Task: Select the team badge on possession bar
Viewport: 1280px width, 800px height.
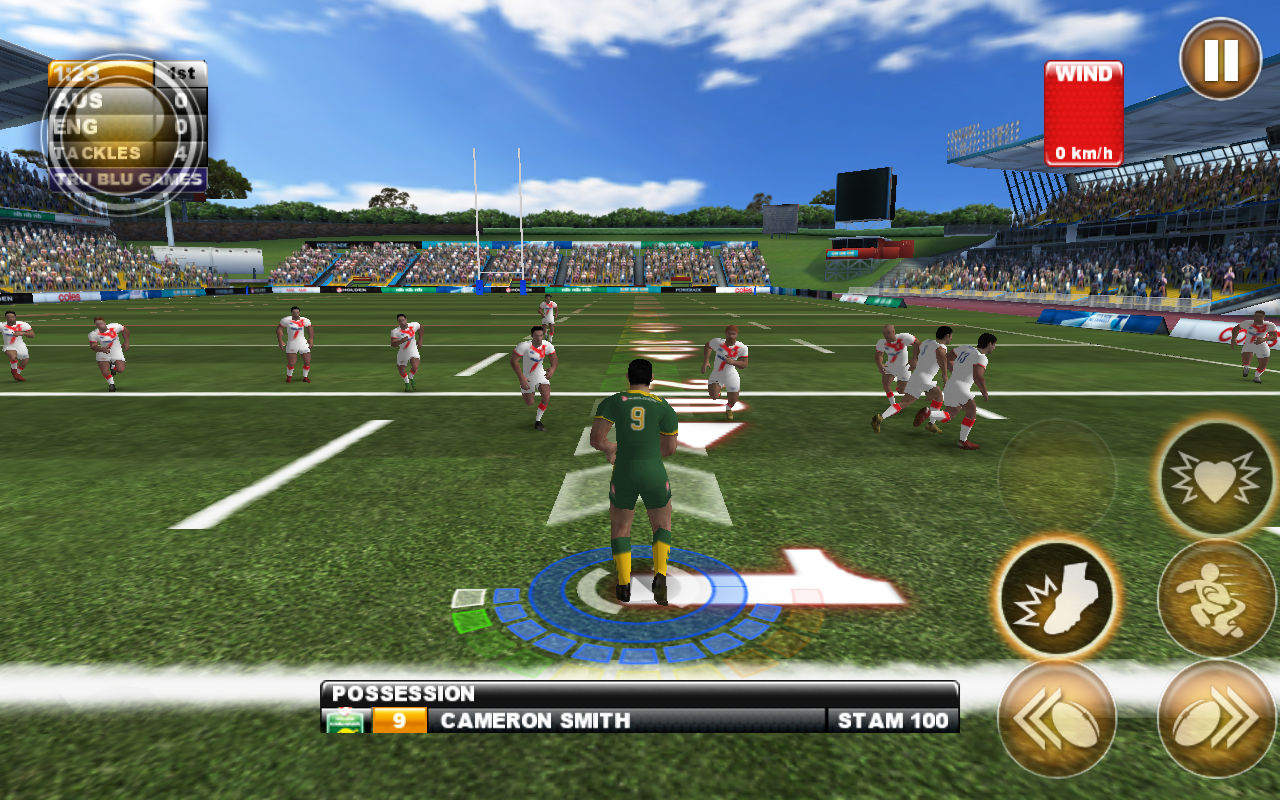Action: 344,719
